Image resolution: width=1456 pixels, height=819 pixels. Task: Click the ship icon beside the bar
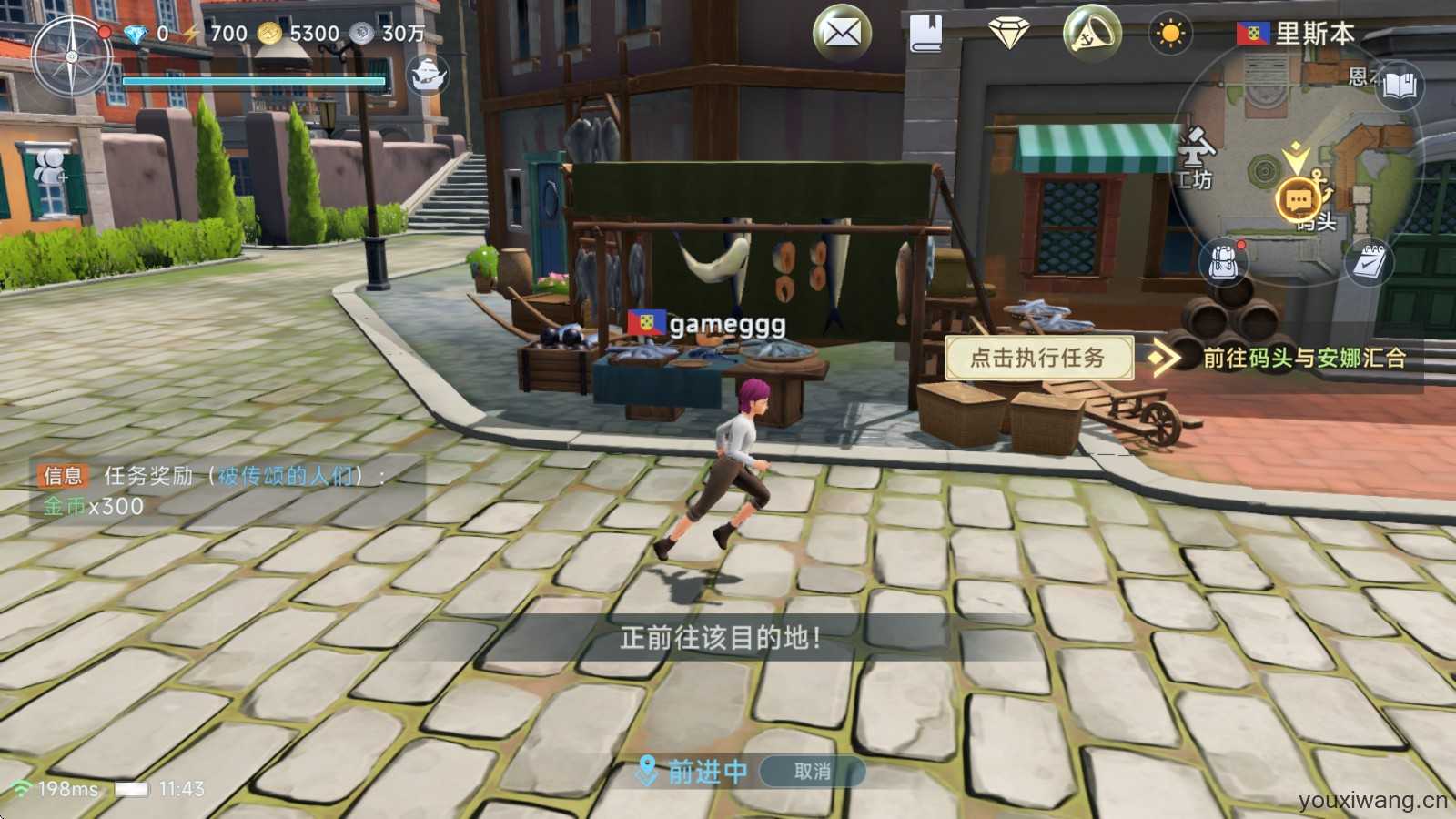(x=427, y=75)
